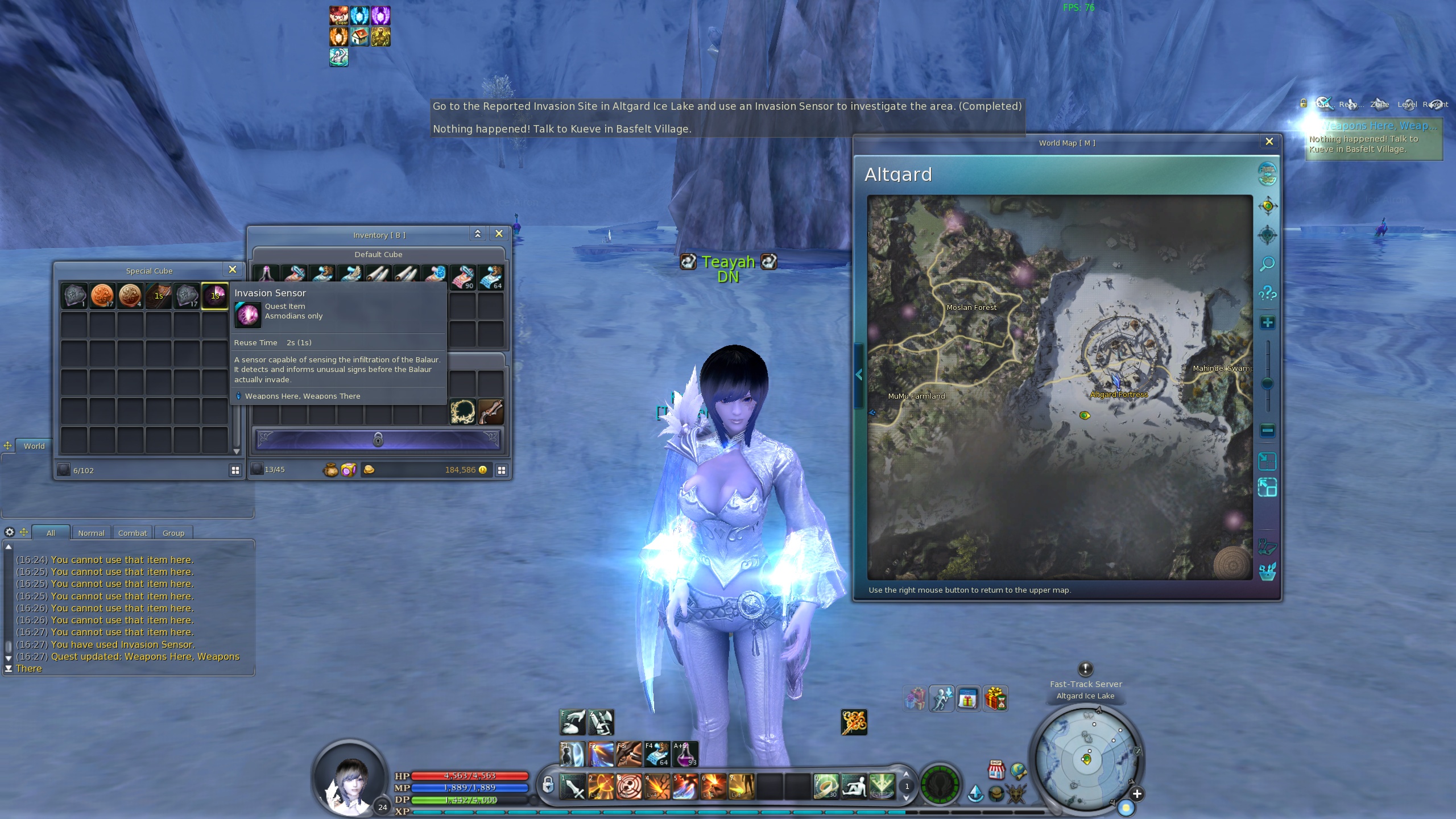Collapse the Inventory window with arrow button
The width and height of the screenshot is (1456, 819).
click(x=478, y=234)
